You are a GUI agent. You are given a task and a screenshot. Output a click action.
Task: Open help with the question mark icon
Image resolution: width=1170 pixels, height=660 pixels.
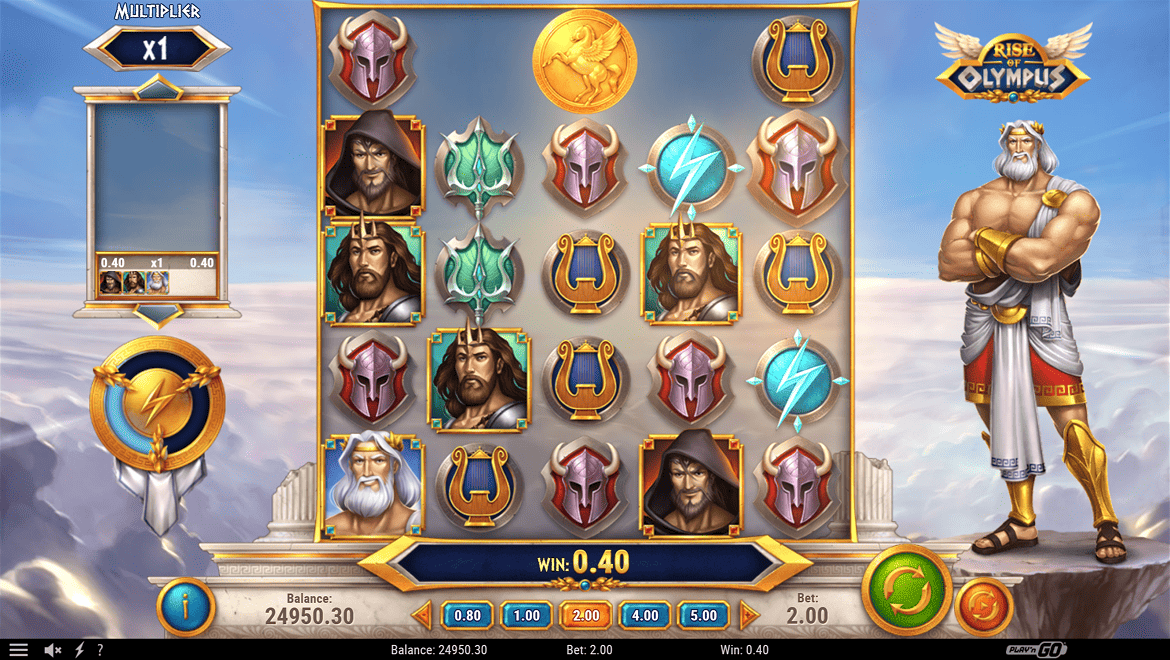tap(99, 650)
